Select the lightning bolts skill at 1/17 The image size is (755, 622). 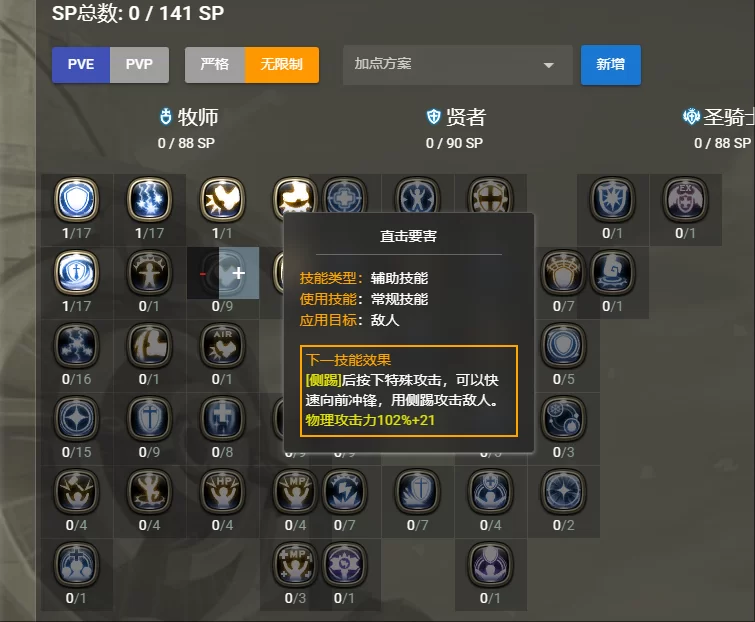point(149,200)
